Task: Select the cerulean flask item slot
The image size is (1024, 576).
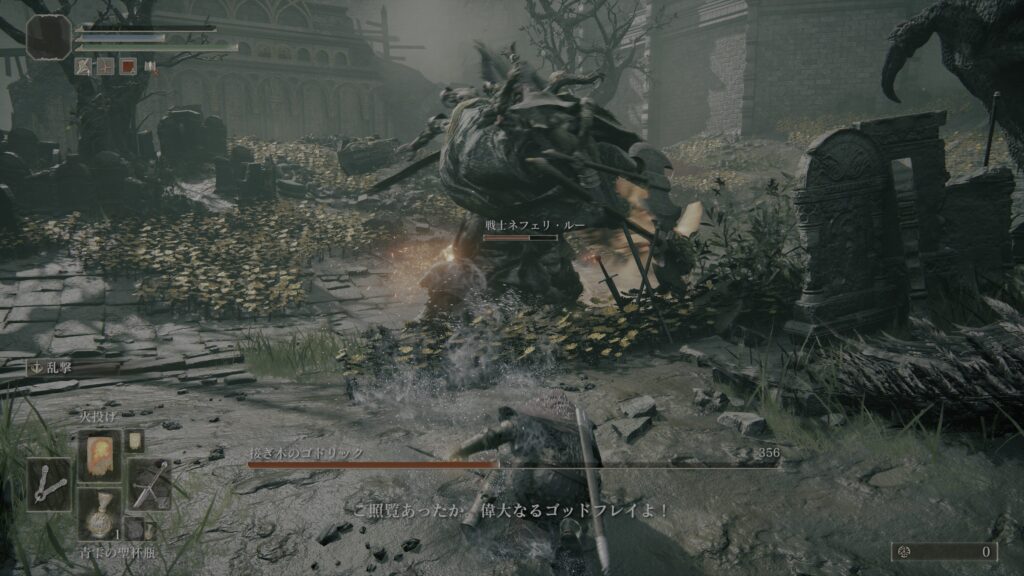Action: coord(100,513)
